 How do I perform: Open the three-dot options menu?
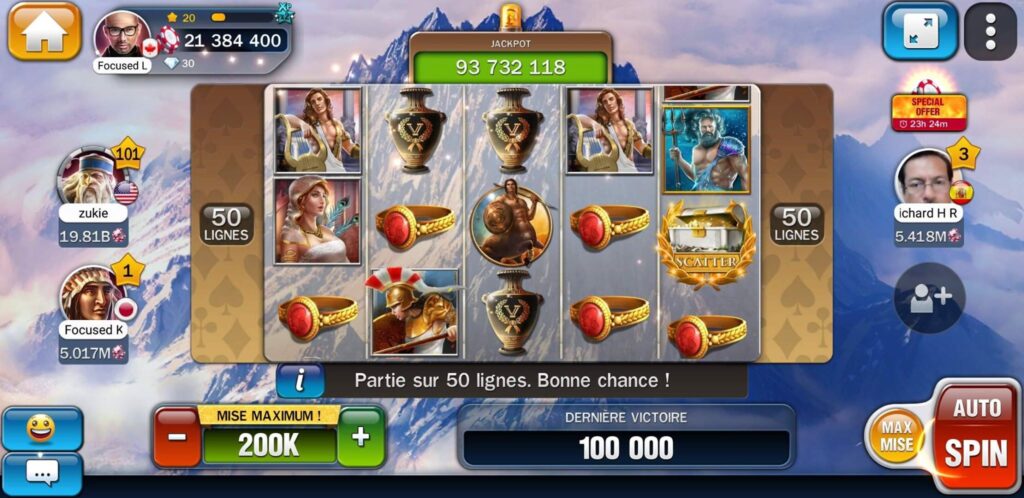pos(990,32)
